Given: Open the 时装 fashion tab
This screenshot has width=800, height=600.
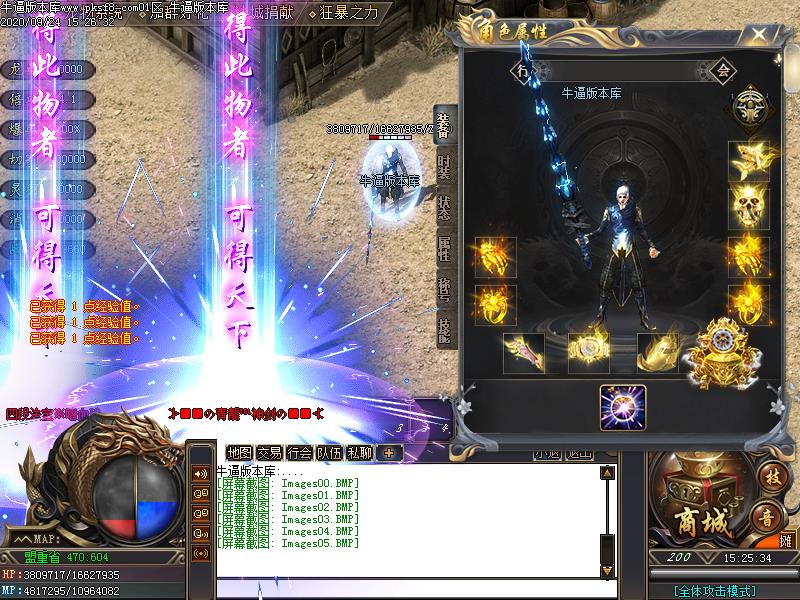Looking at the screenshot, I should 444,167.
